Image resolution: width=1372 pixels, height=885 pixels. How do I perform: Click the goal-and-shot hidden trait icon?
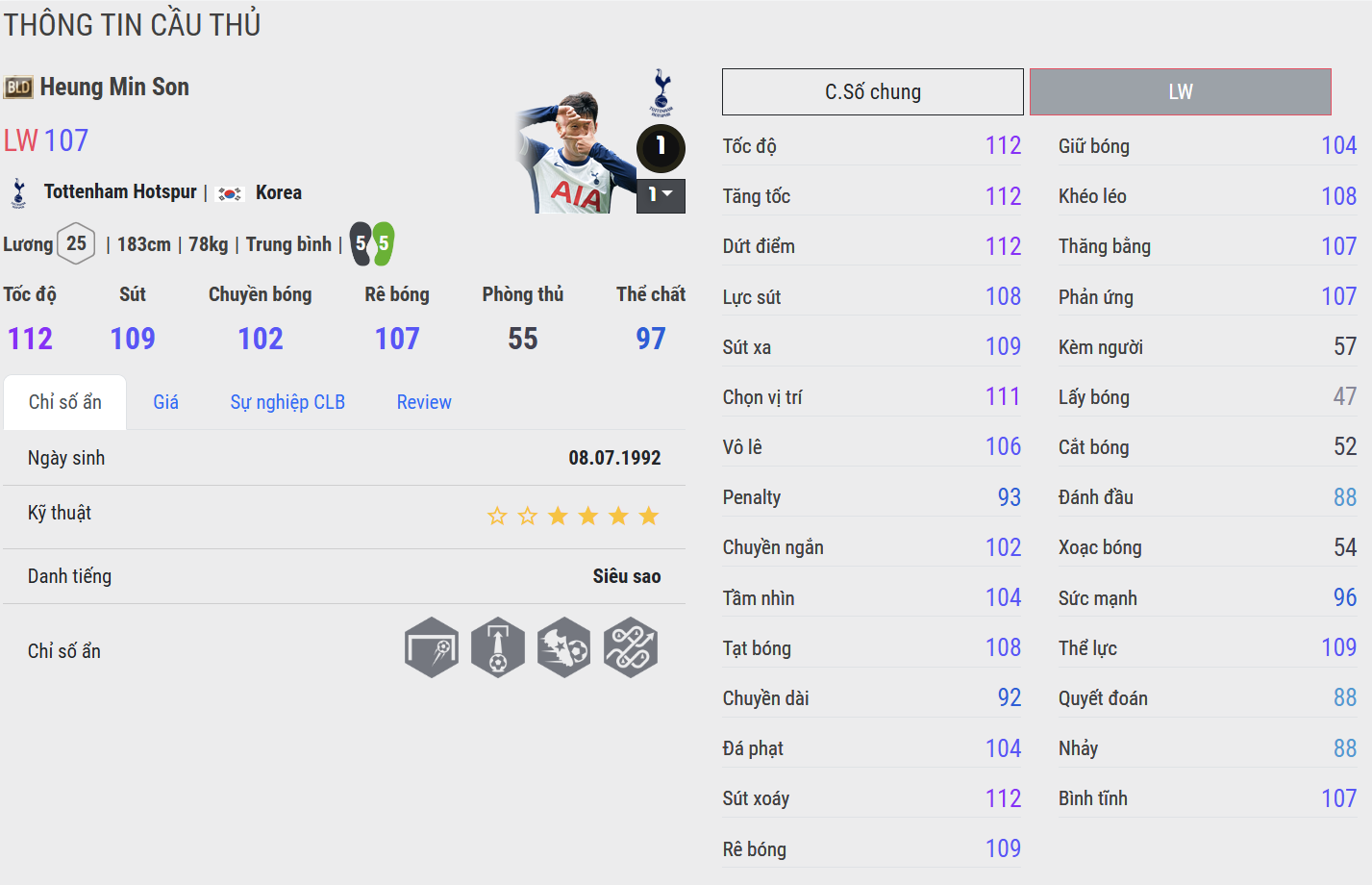(432, 647)
